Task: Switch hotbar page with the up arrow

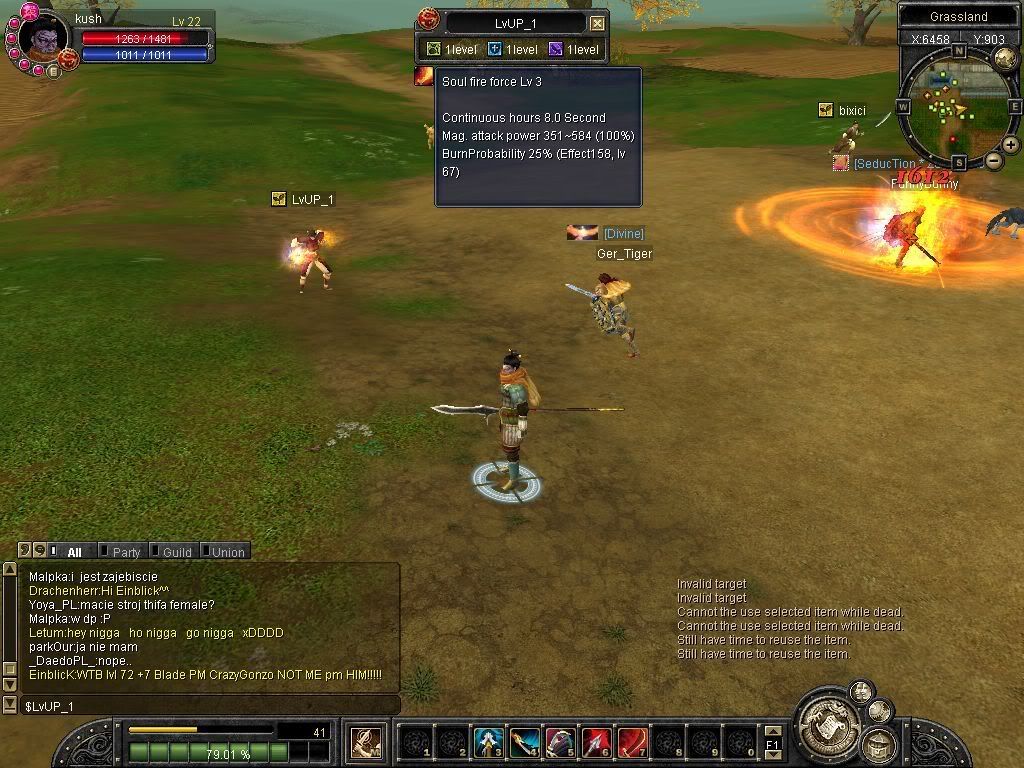Action: tap(772, 733)
